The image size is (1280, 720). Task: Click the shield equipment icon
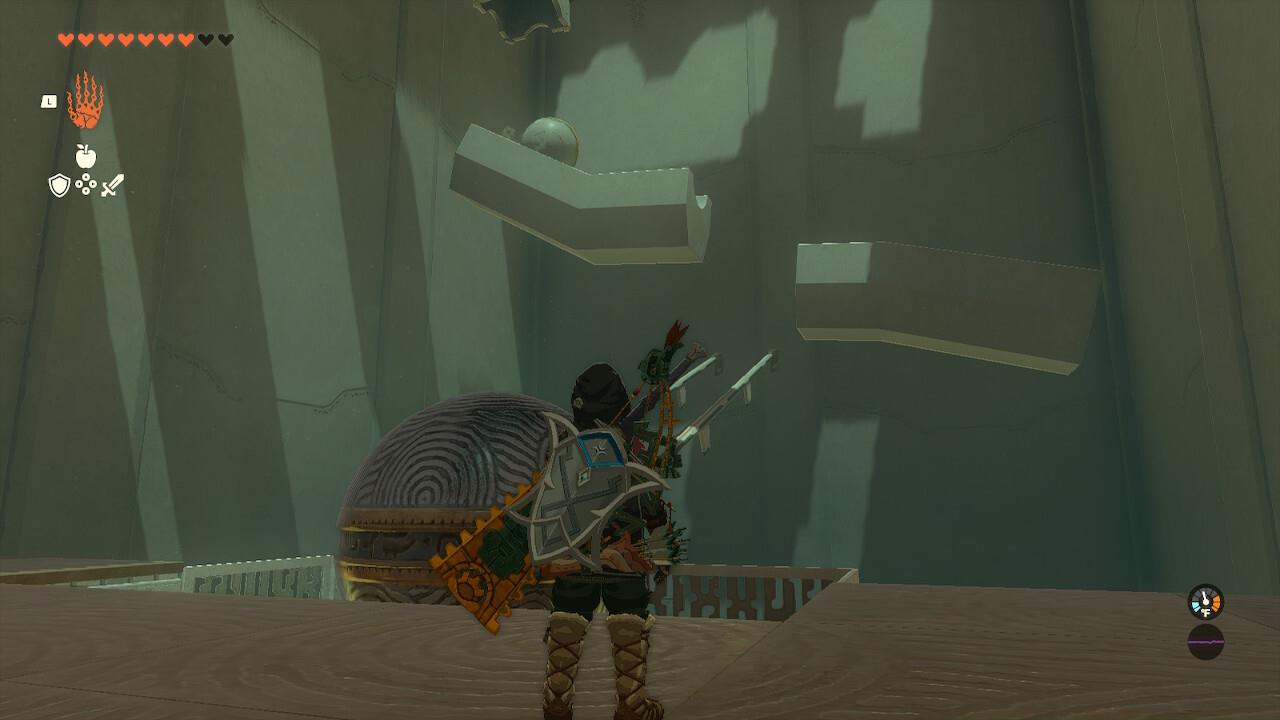[x=58, y=184]
